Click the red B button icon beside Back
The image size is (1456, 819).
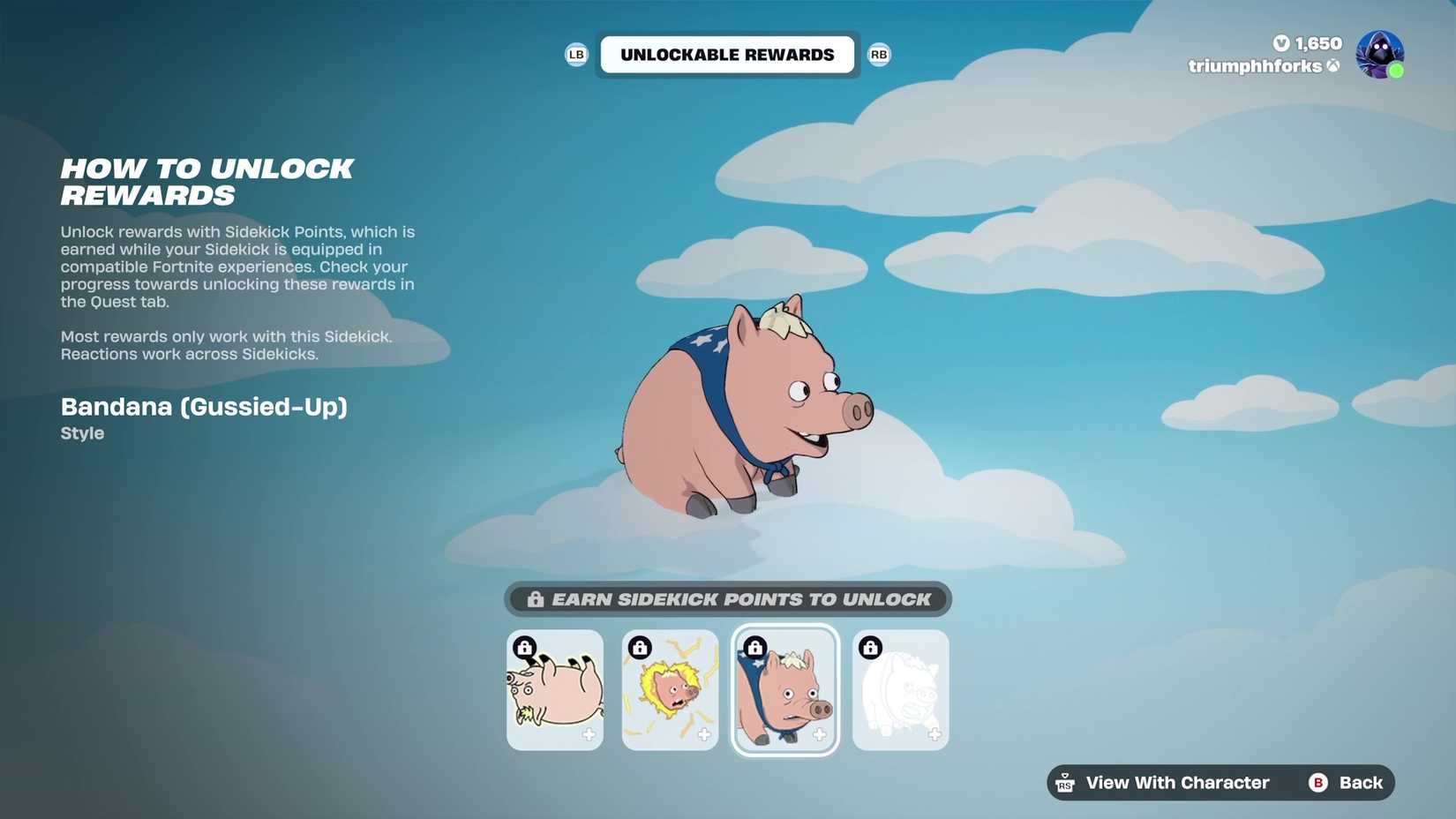(1317, 783)
